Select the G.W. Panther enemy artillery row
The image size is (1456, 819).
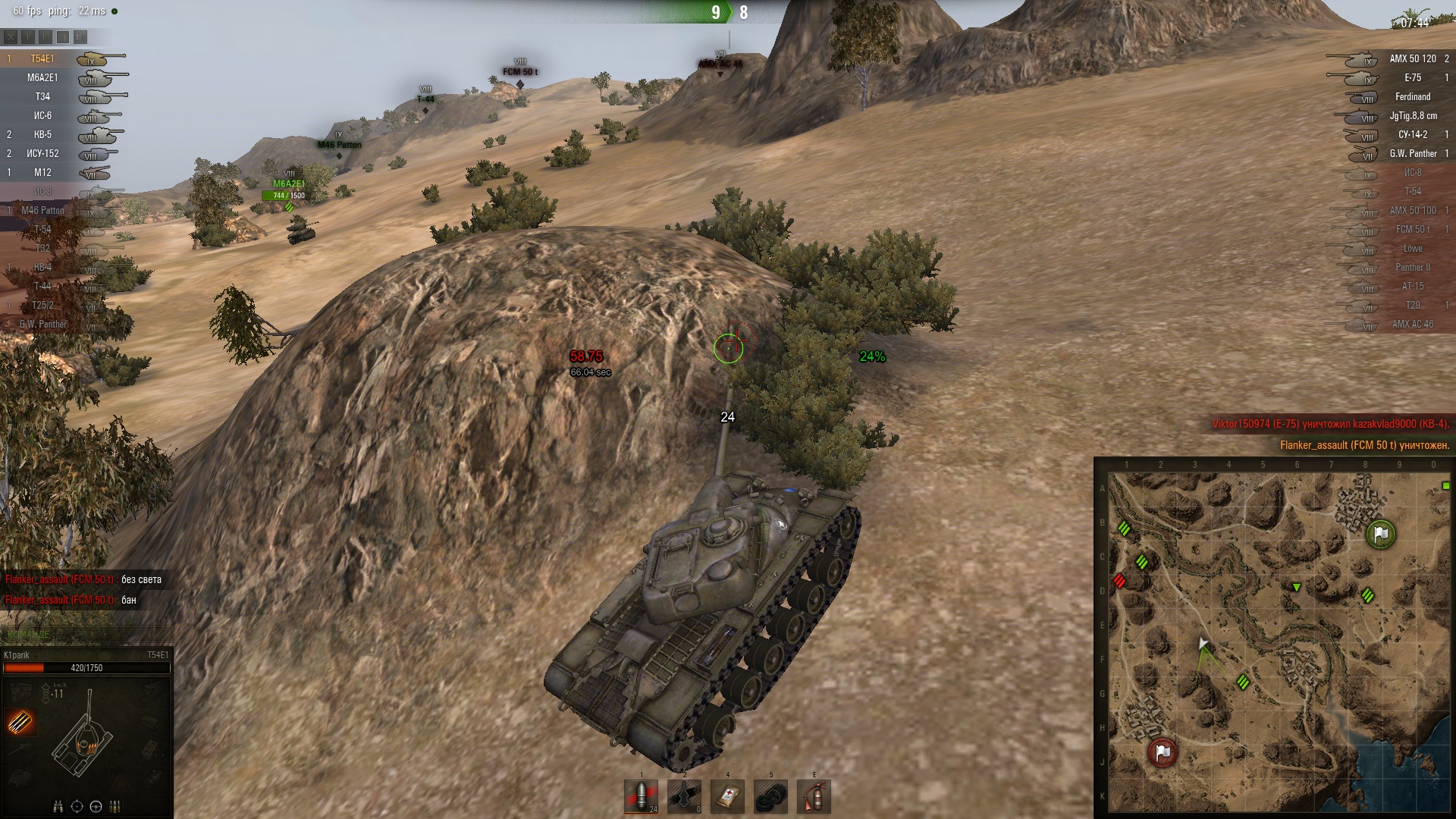[x=1412, y=153]
